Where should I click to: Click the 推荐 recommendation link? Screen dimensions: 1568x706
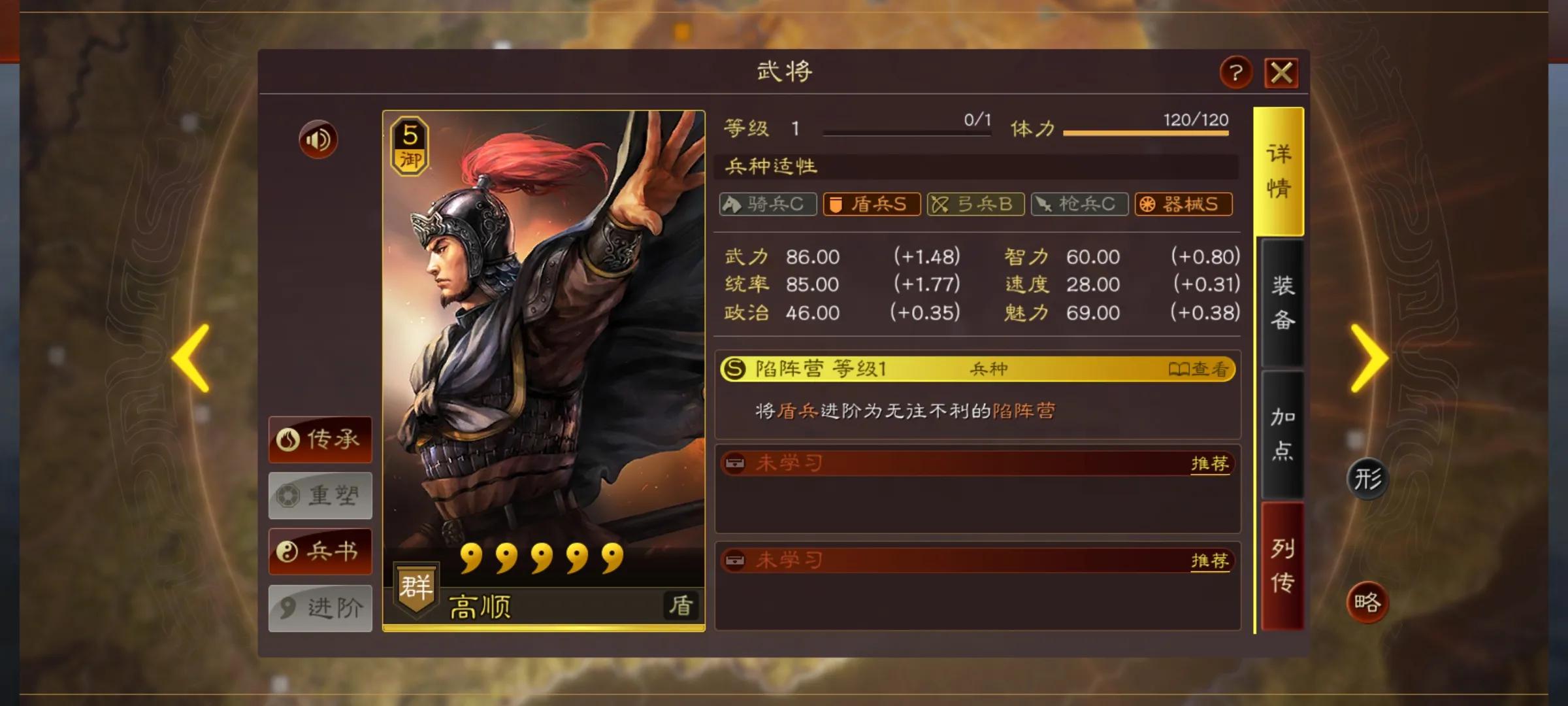coord(1210,463)
